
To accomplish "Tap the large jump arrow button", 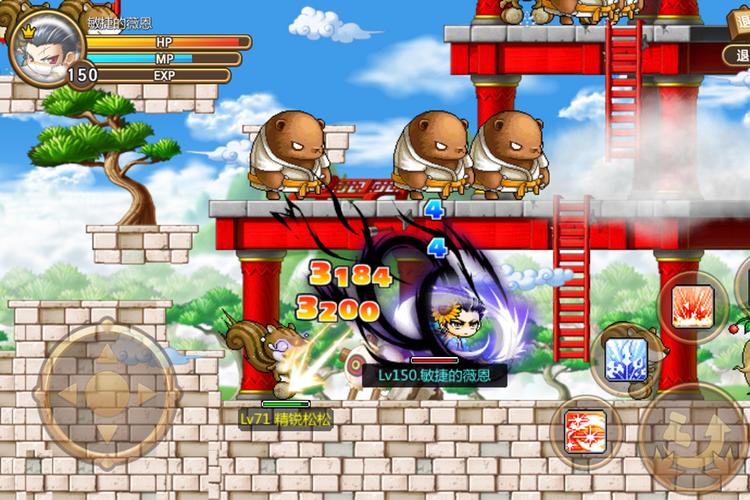I will 695,438.
